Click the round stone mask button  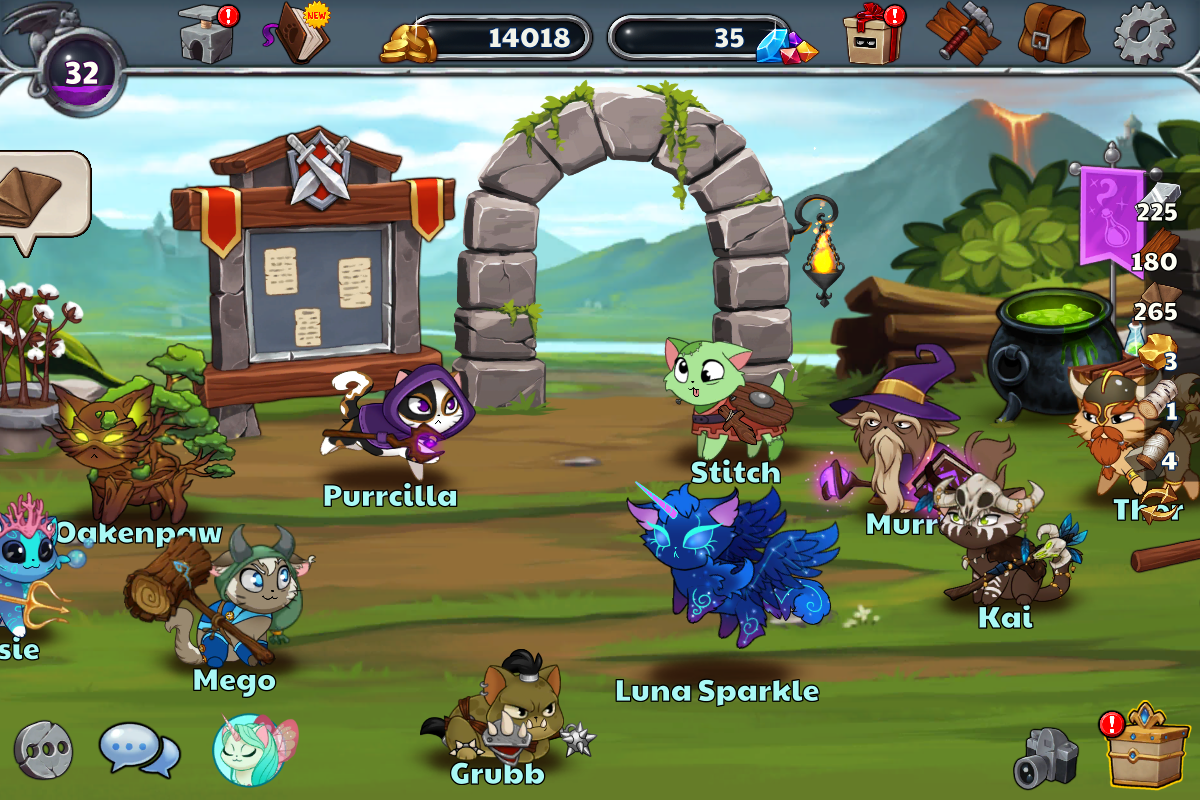pyautogui.click(x=43, y=749)
